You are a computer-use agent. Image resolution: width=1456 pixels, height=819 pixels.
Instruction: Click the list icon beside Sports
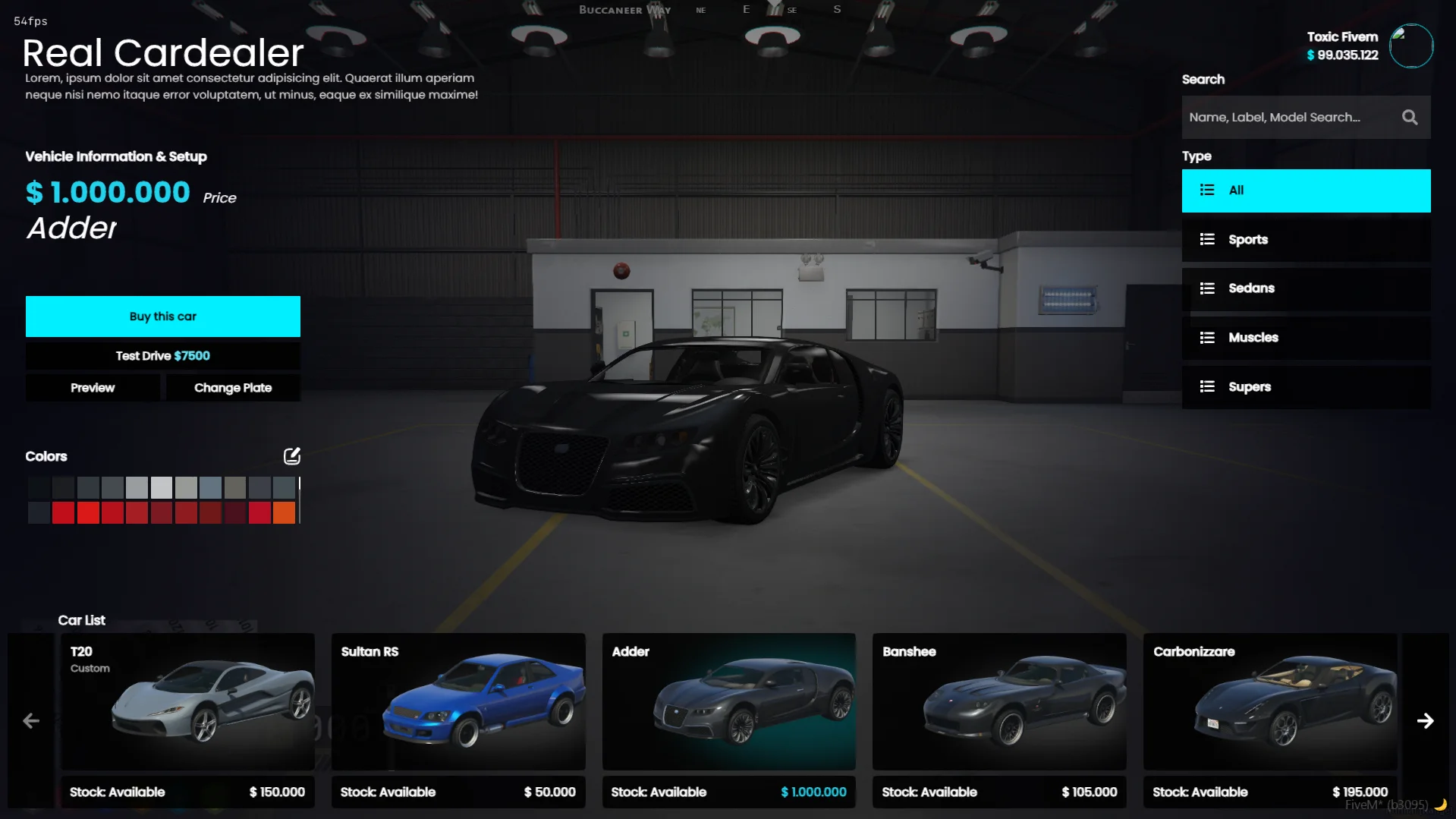[x=1208, y=239]
